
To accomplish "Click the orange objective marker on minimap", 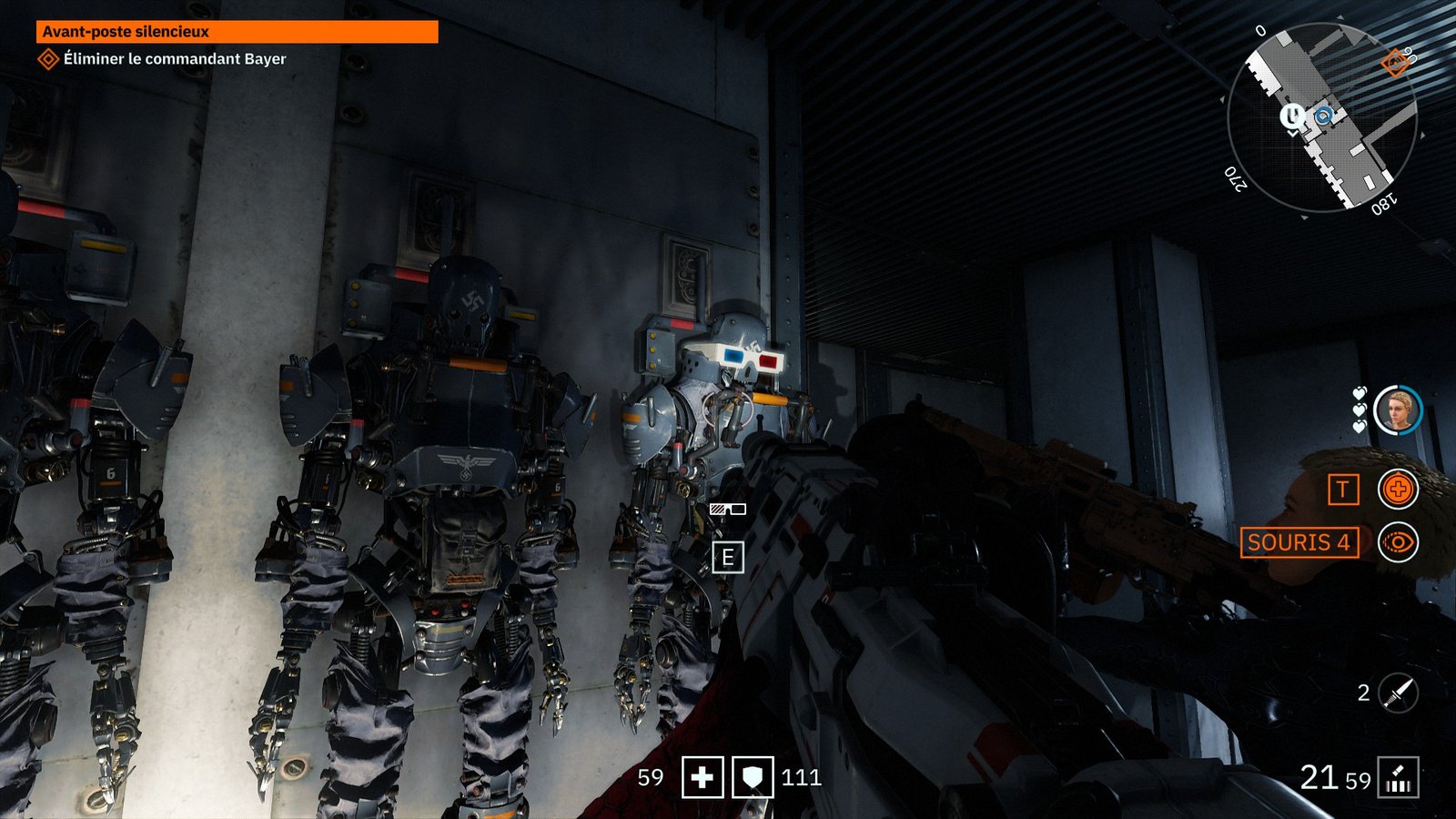I will [1394, 63].
